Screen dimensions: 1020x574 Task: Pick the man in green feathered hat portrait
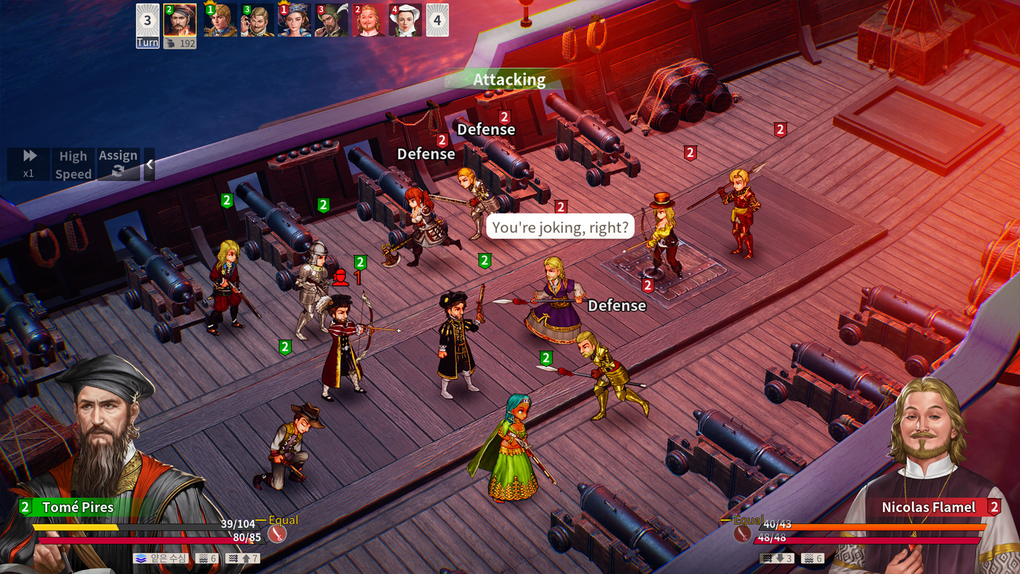click(332, 20)
